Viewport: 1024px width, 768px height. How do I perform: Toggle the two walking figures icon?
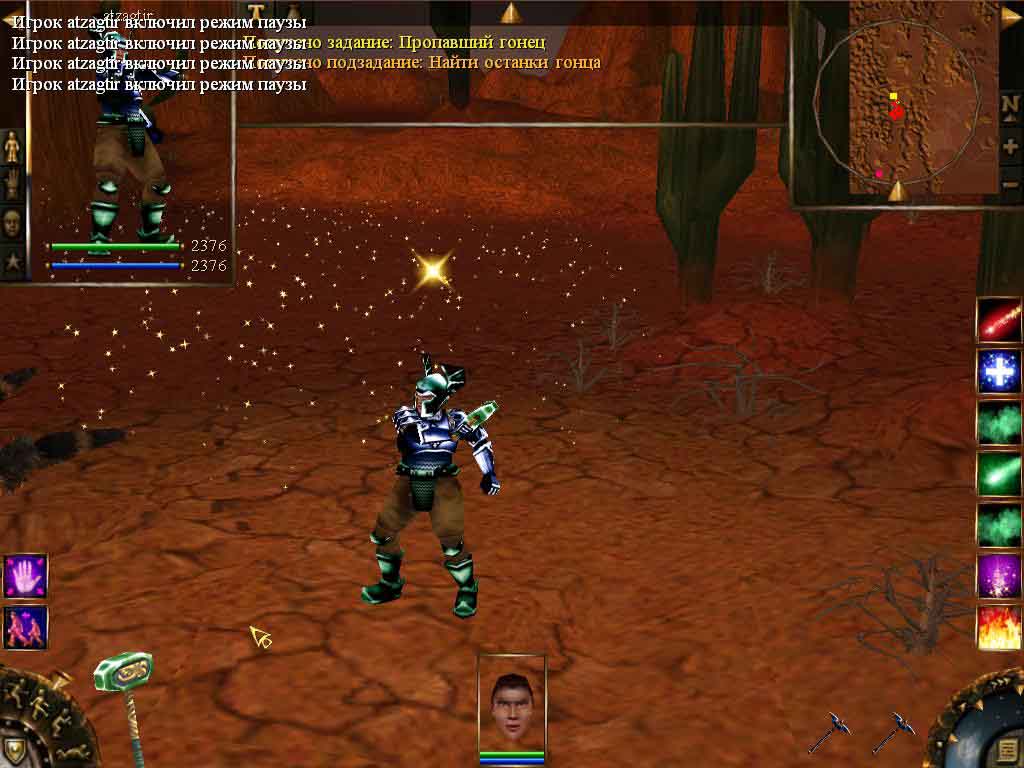[x=25, y=627]
